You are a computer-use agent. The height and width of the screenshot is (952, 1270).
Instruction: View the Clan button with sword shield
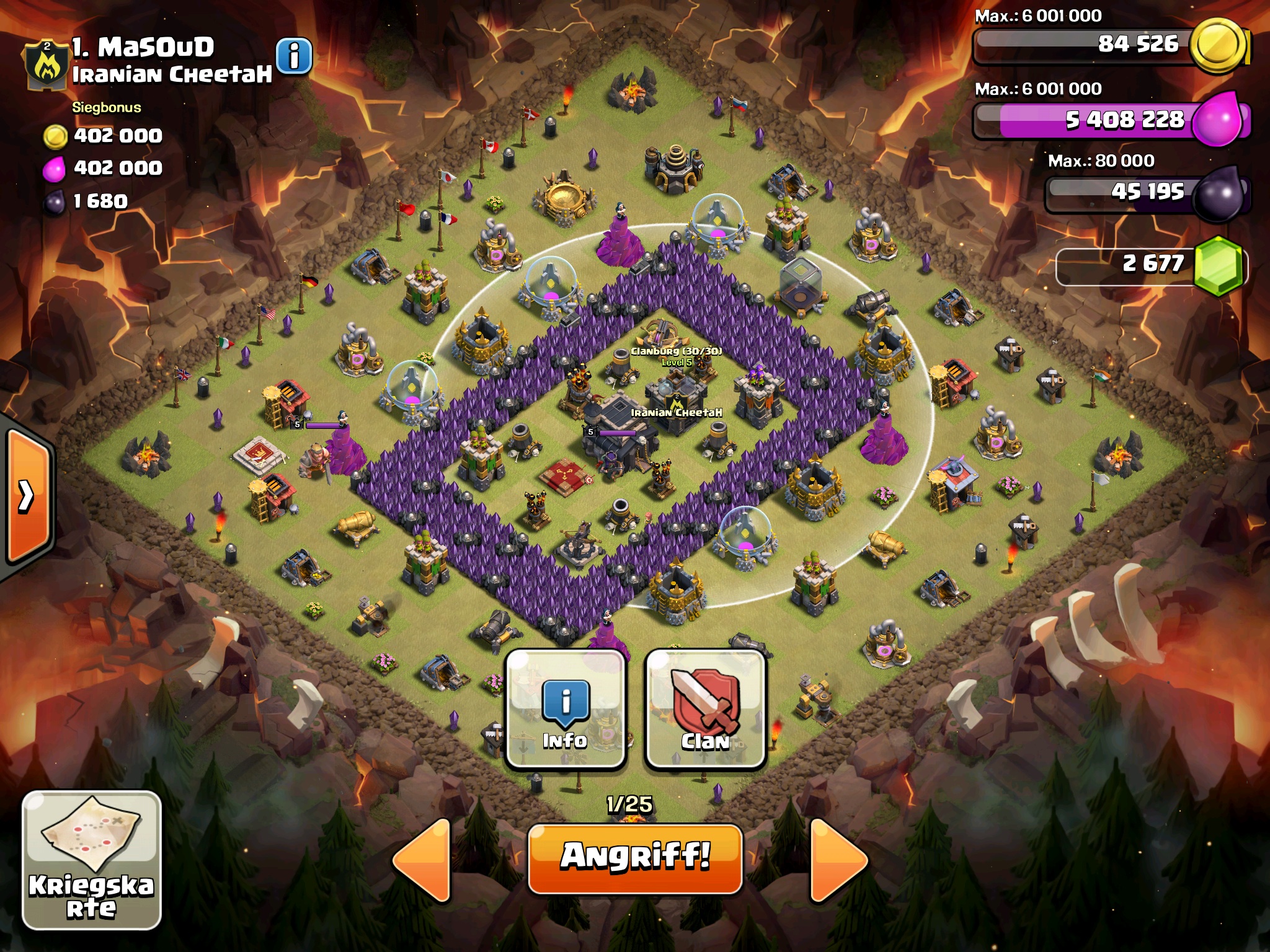click(x=706, y=708)
